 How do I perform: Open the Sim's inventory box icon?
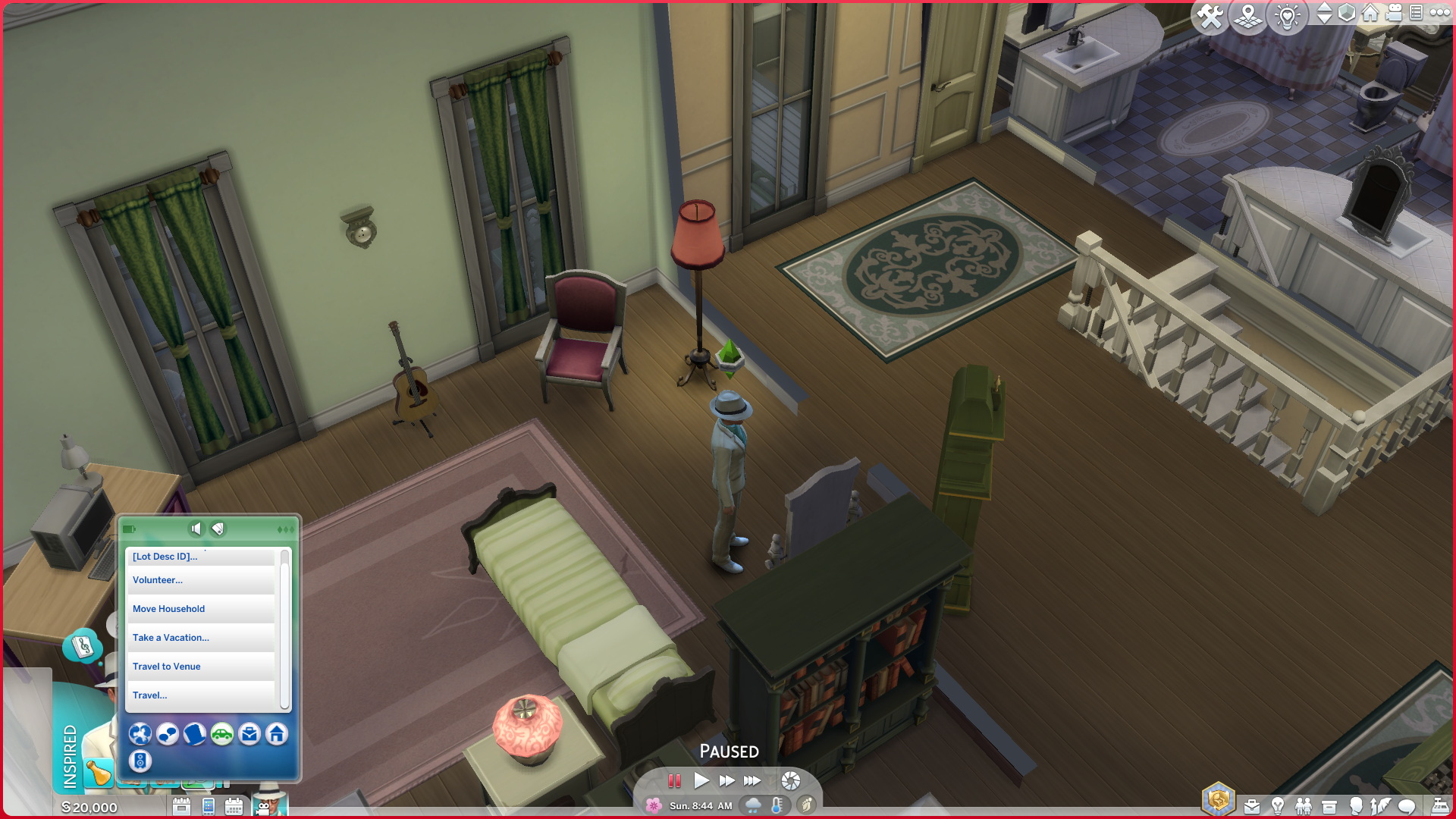[x=1329, y=806]
